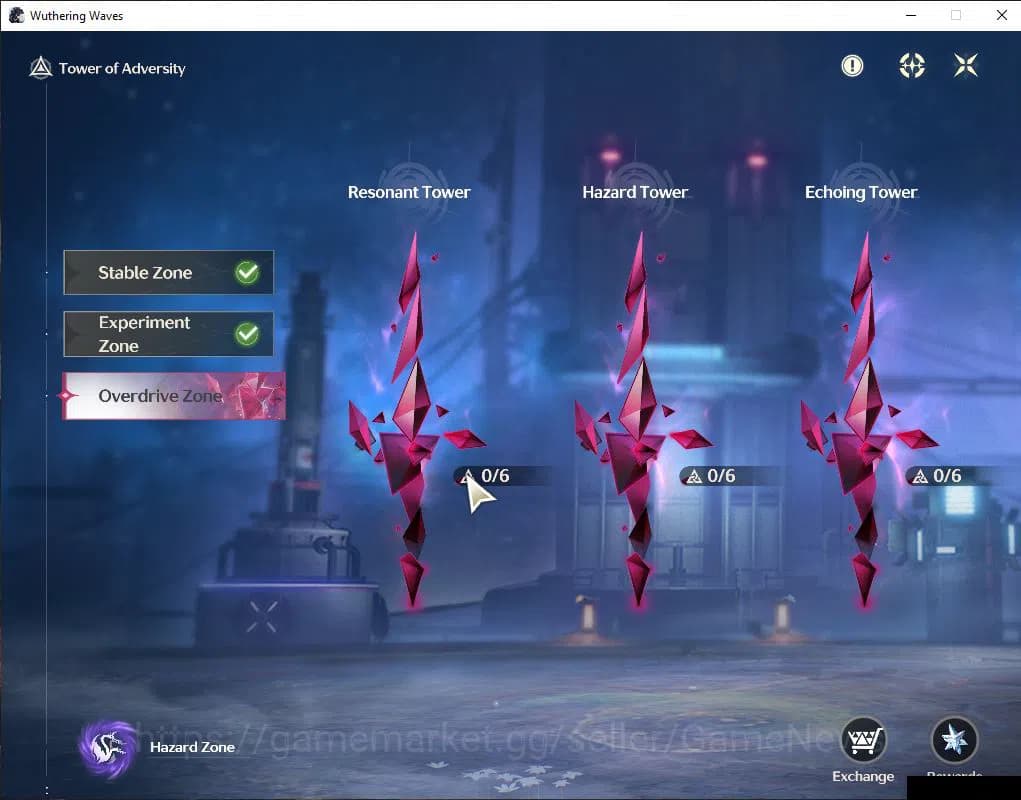The height and width of the screenshot is (800, 1021).
Task: Open the Exchange shop
Action: click(x=863, y=742)
